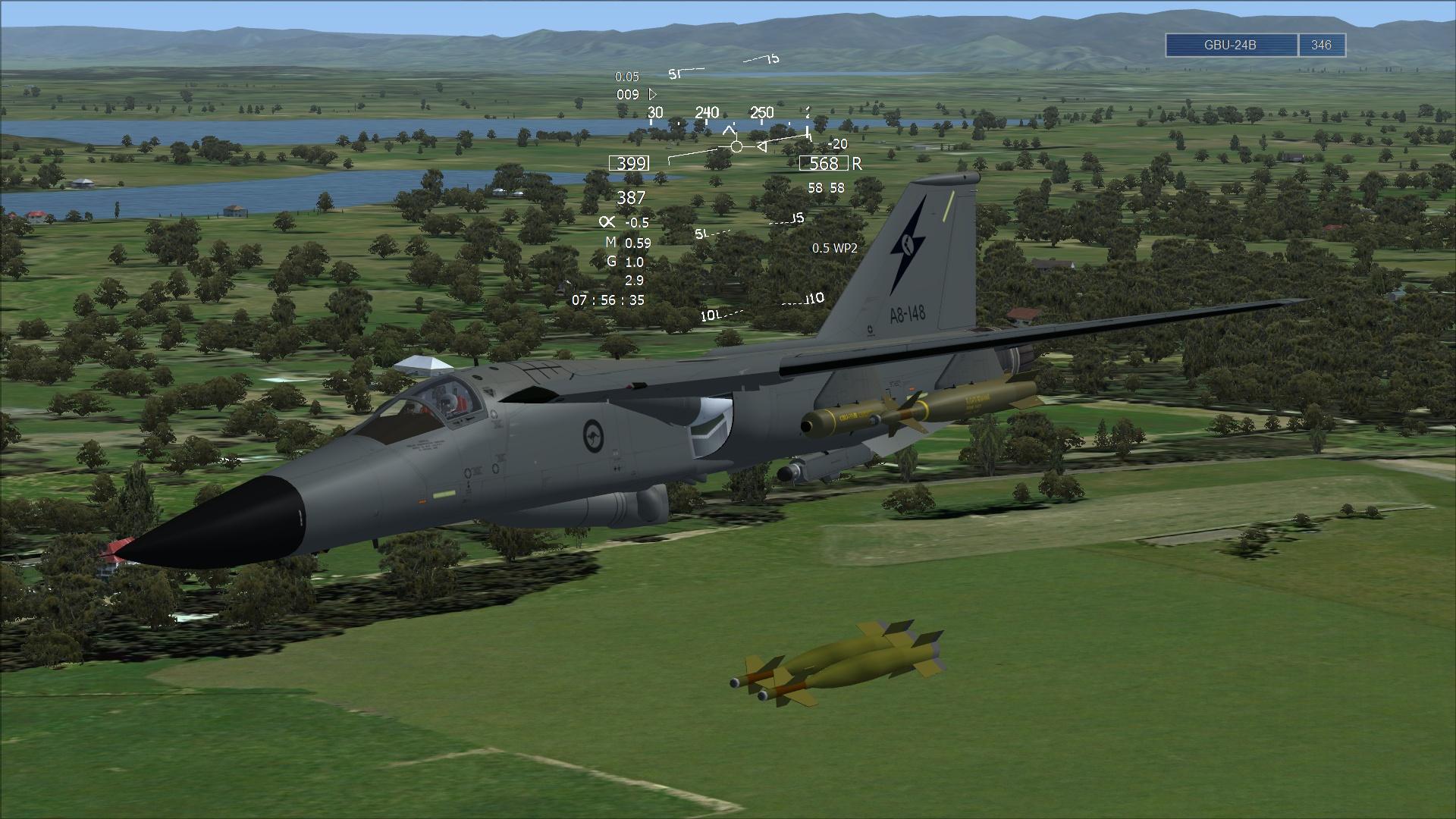Select the GBU-24B weapon box
The width and height of the screenshot is (1456, 819).
tap(1231, 45)
